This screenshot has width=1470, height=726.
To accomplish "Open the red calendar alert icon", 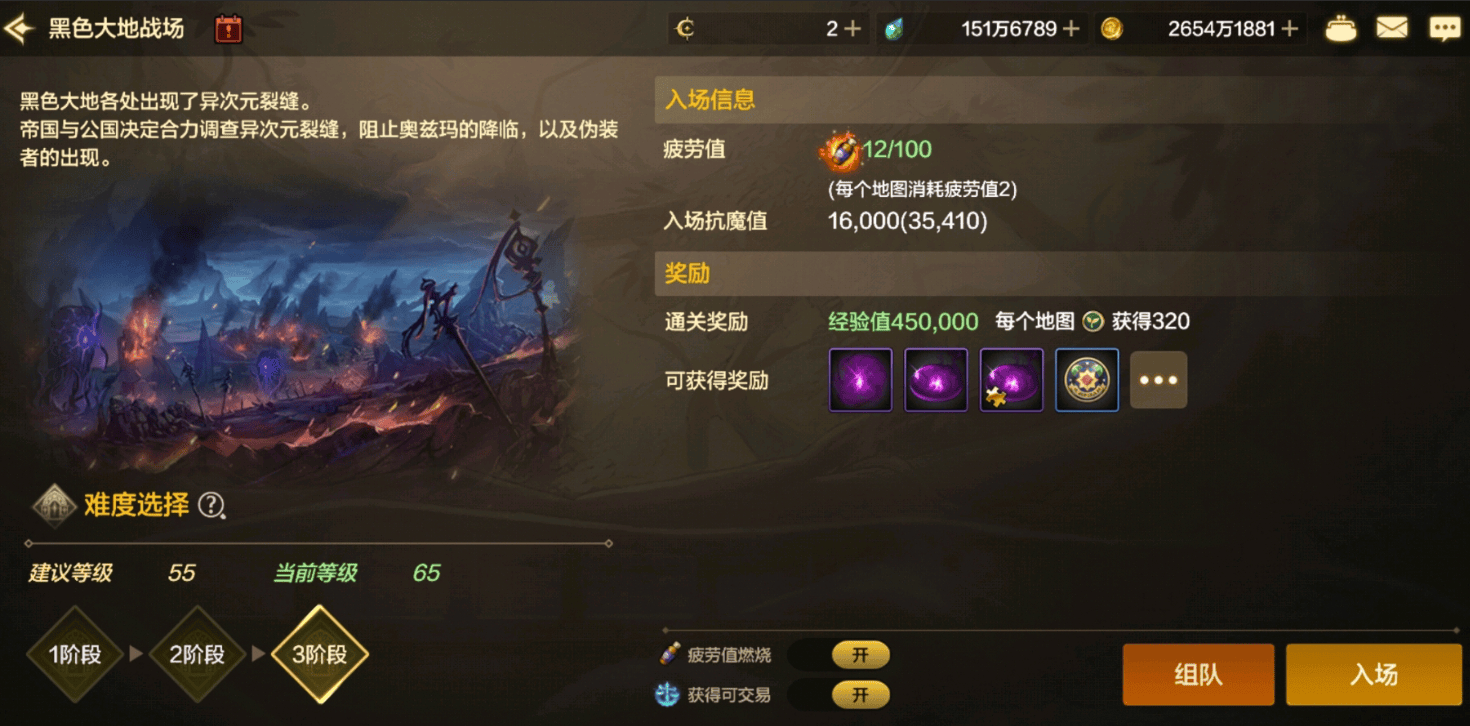I will click(229, 29).
